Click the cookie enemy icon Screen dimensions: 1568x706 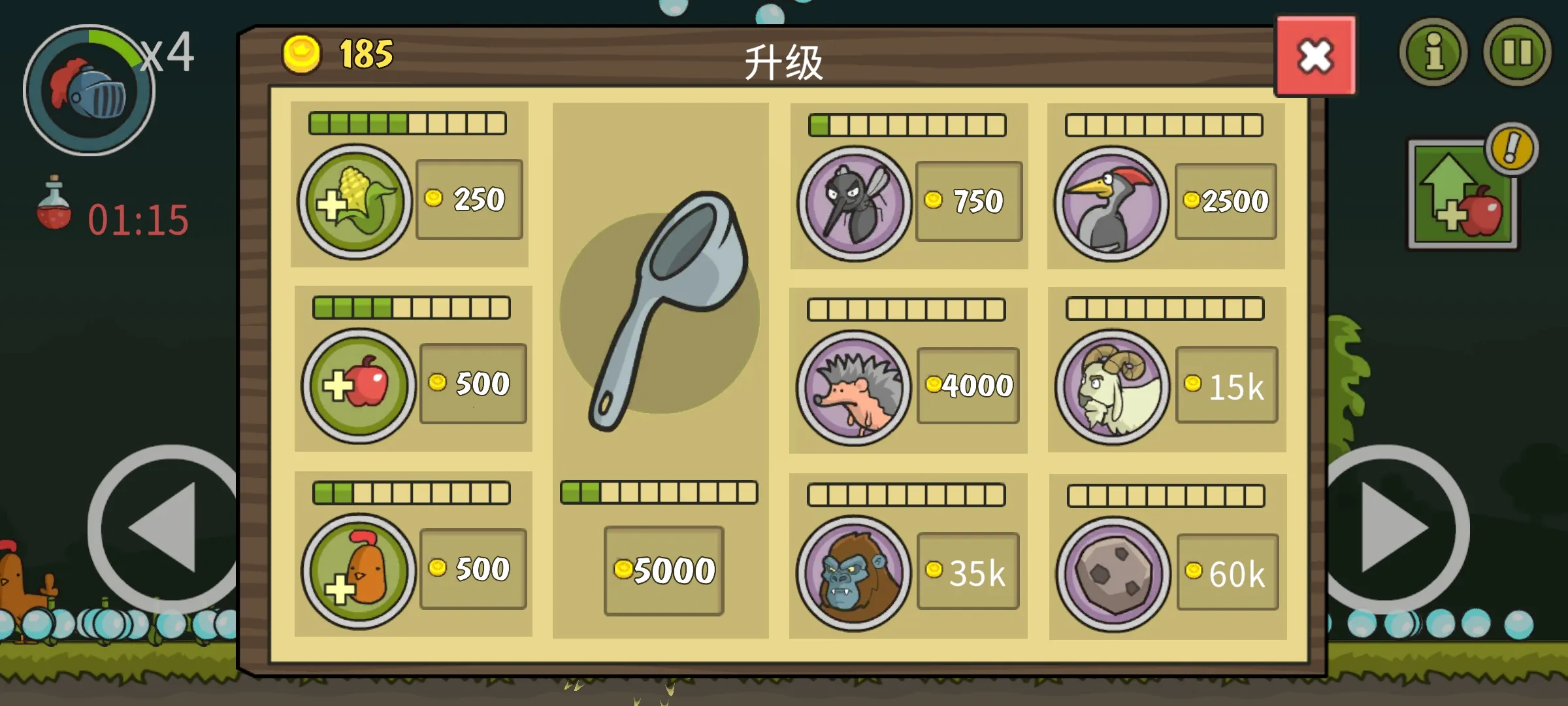pyautogui.click(x=1115, y=572)
